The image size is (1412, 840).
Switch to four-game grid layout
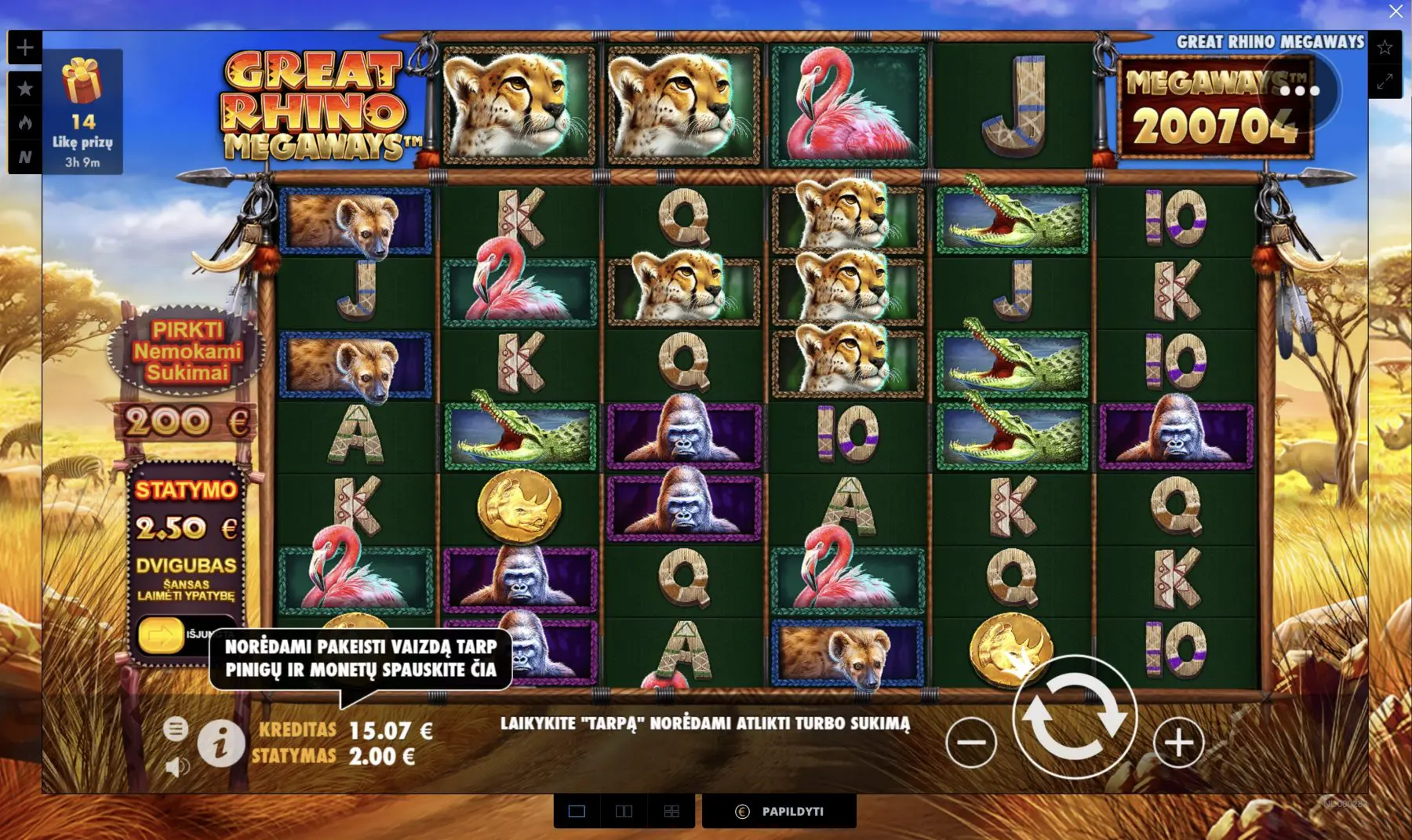click(x=671, y=811)
